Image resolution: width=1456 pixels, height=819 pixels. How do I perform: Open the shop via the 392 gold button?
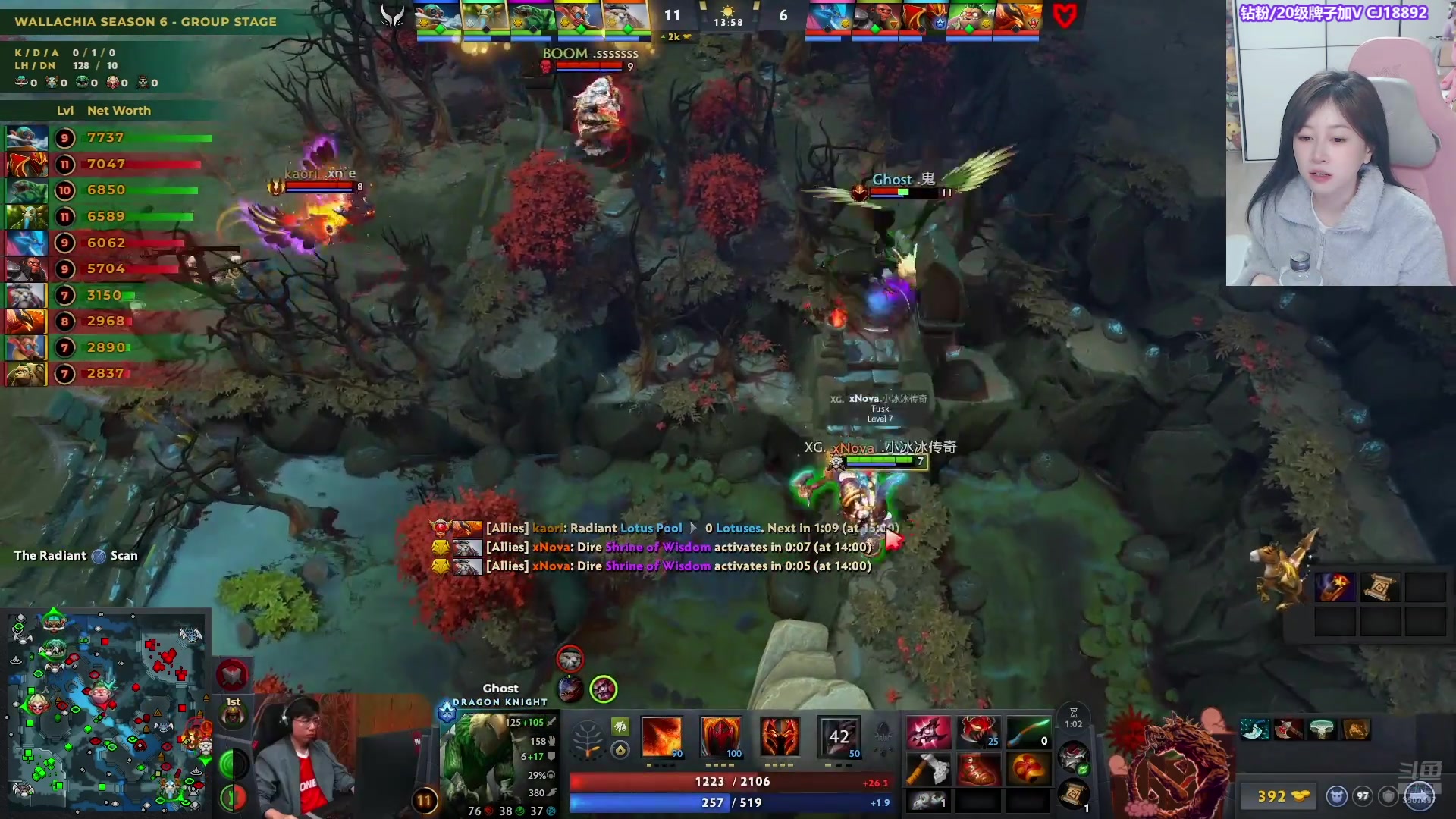(x=1282, y=796)
